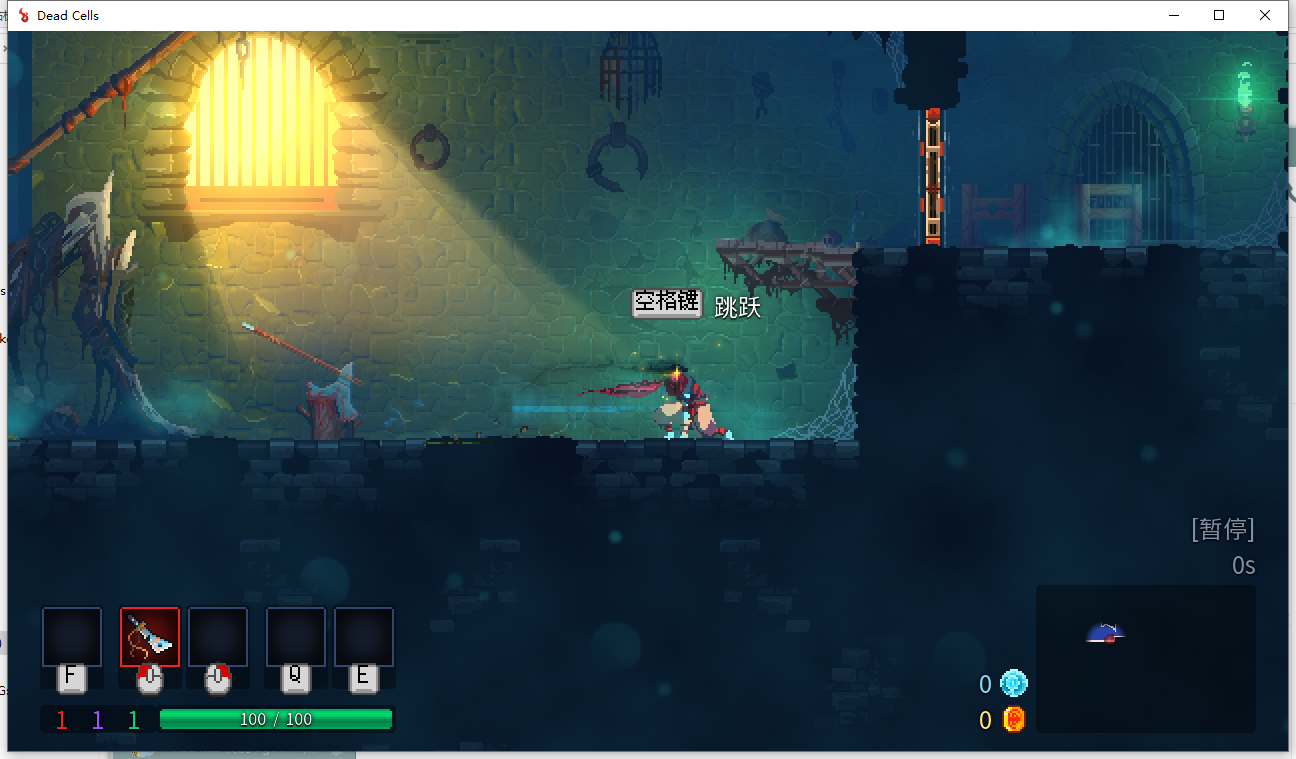
Task: Close the Dead Cells window
Action: click(x=1265, y=15)
